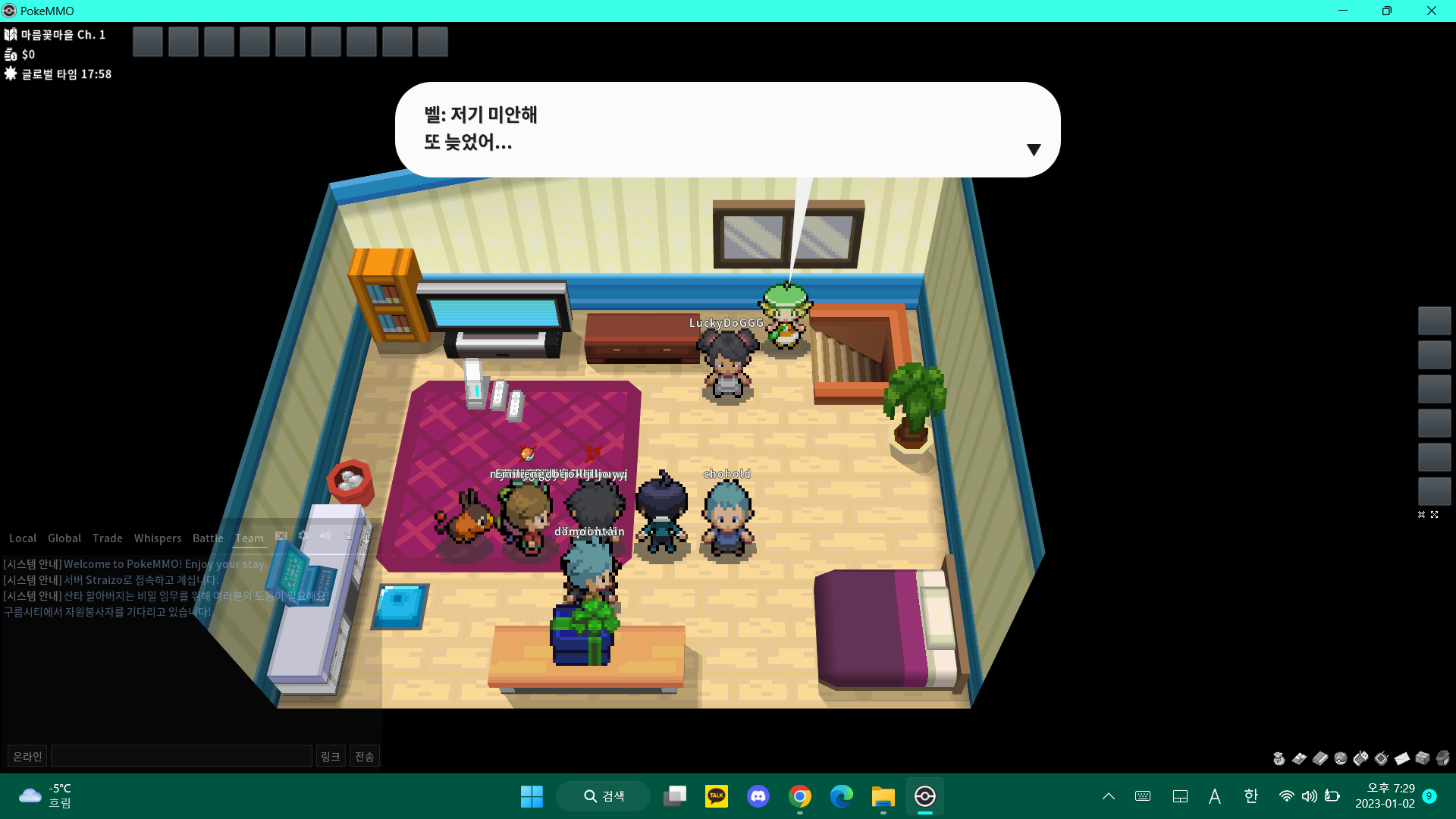Click the Korean flag chat language icon
This screenshot has width=1456, height=819.
[x=281, y=536]
